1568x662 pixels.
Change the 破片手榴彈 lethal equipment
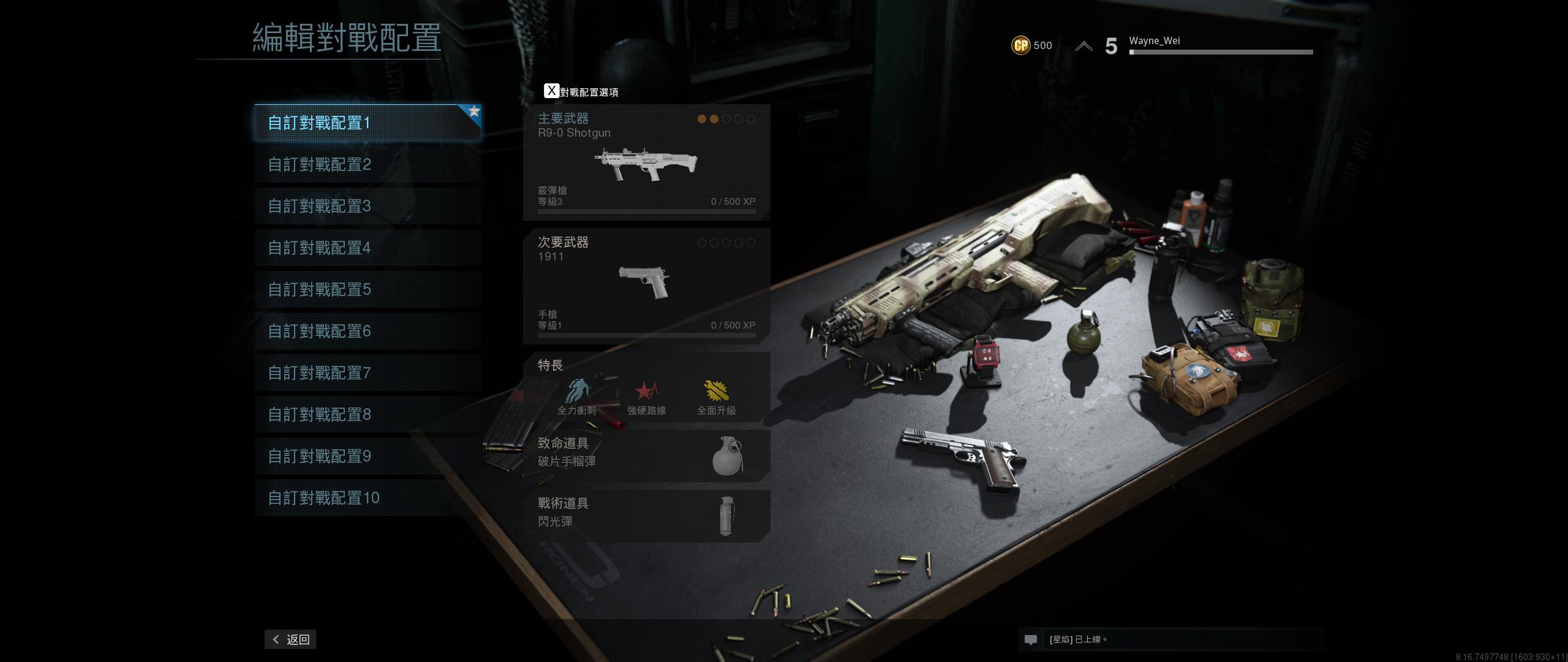[x=646, y=455]
